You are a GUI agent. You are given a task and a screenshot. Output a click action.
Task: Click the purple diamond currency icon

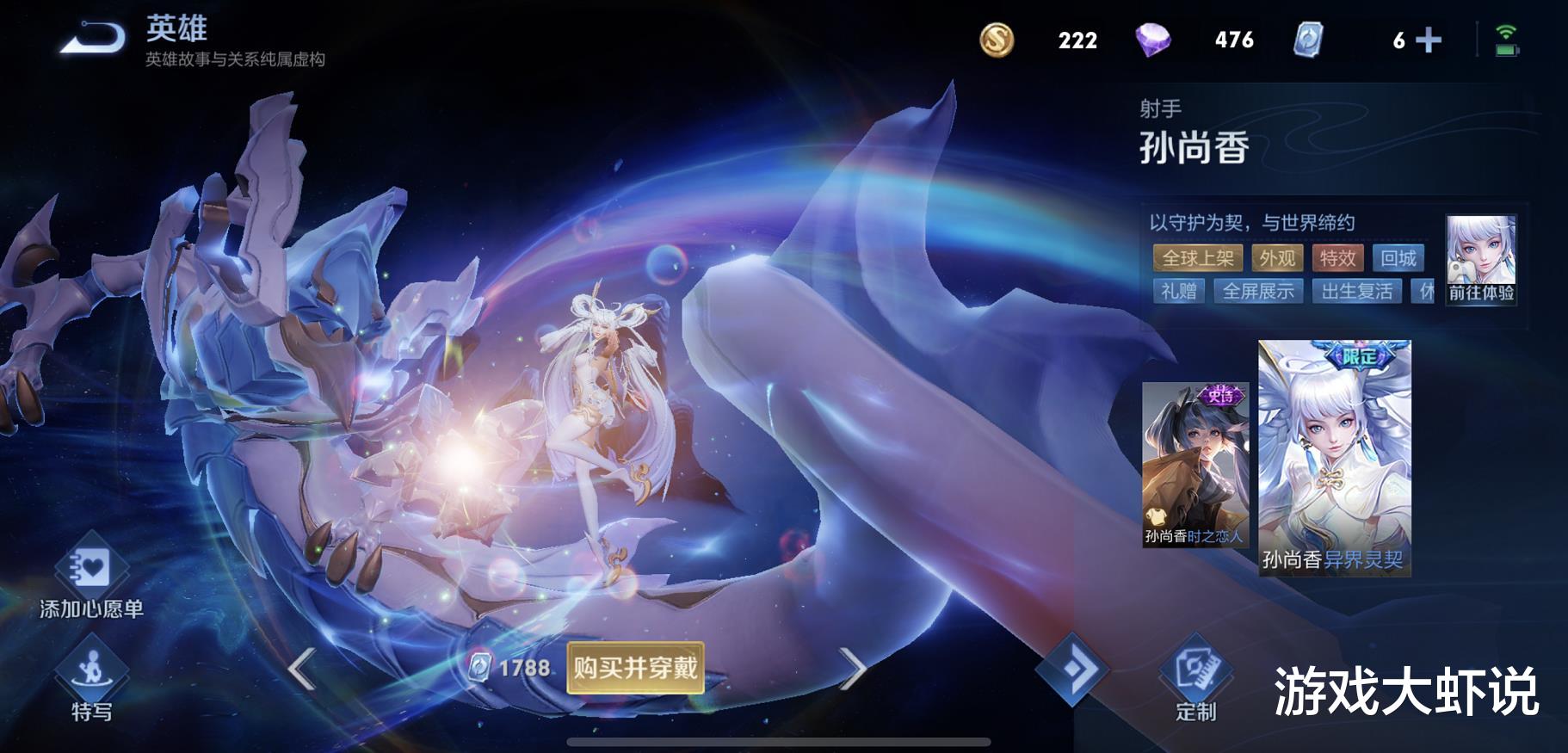tap(1153, 40)
